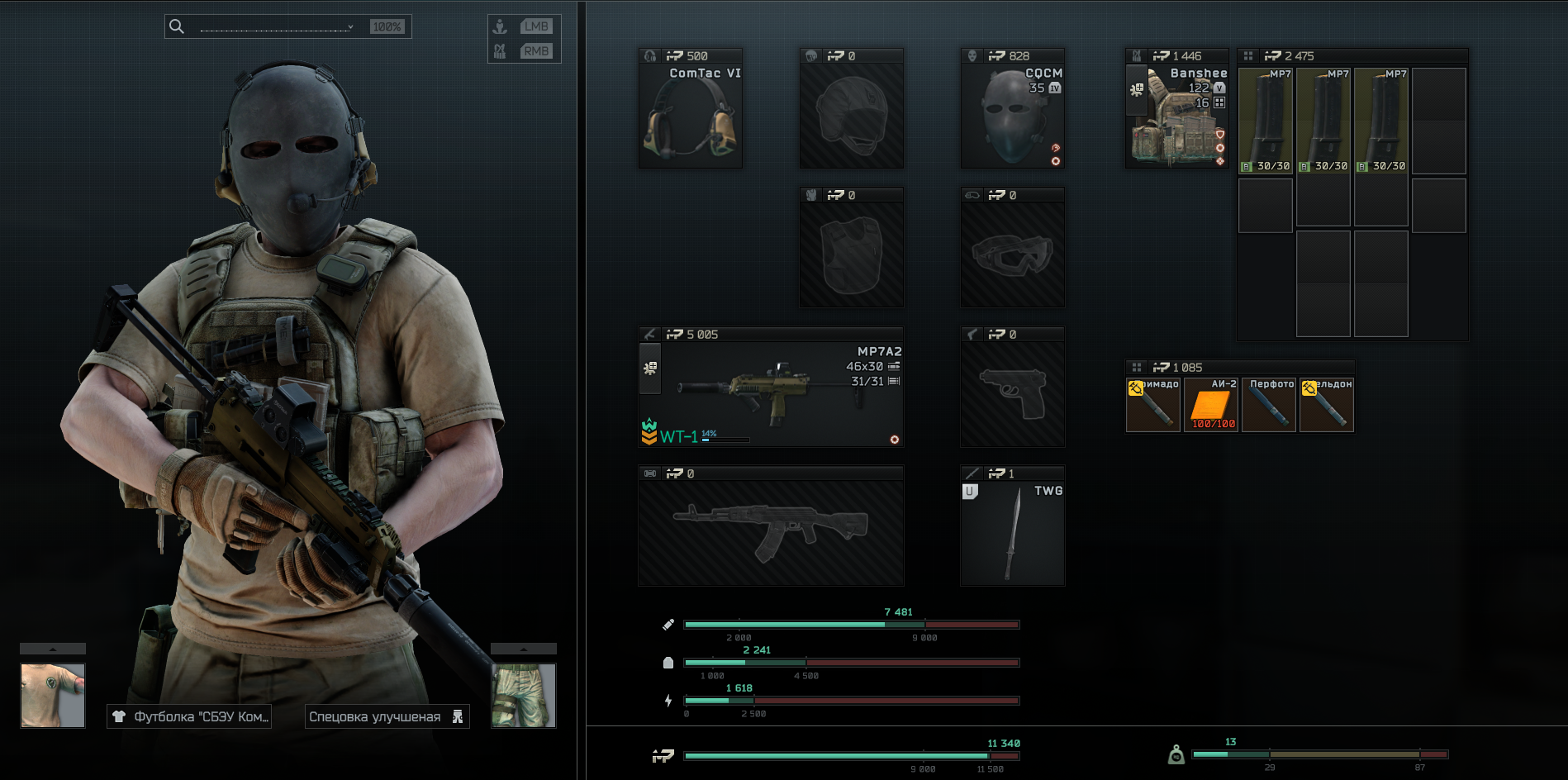Open the Футболка upper clothing selector
The width and height of the screenshot is (1568, 780).
189,716
